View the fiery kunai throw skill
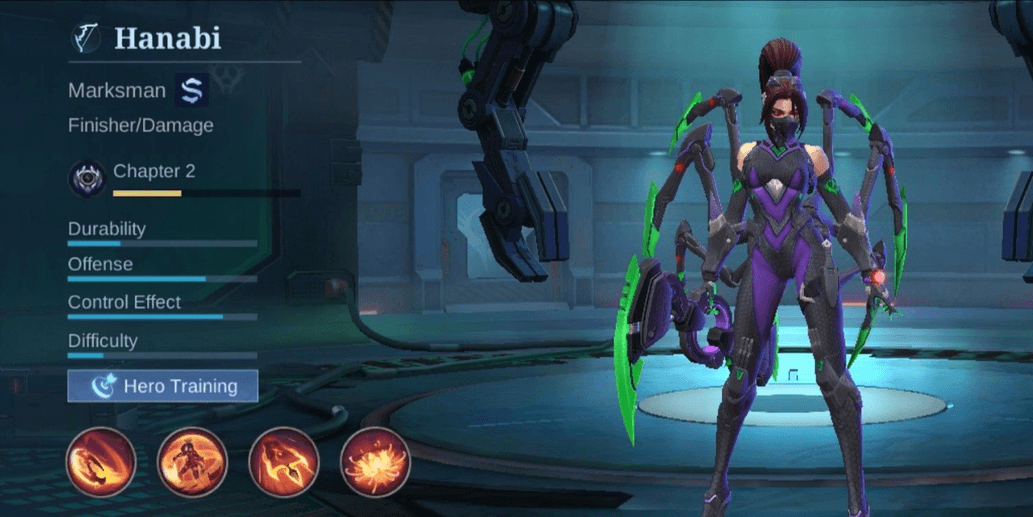 [284, 461]
